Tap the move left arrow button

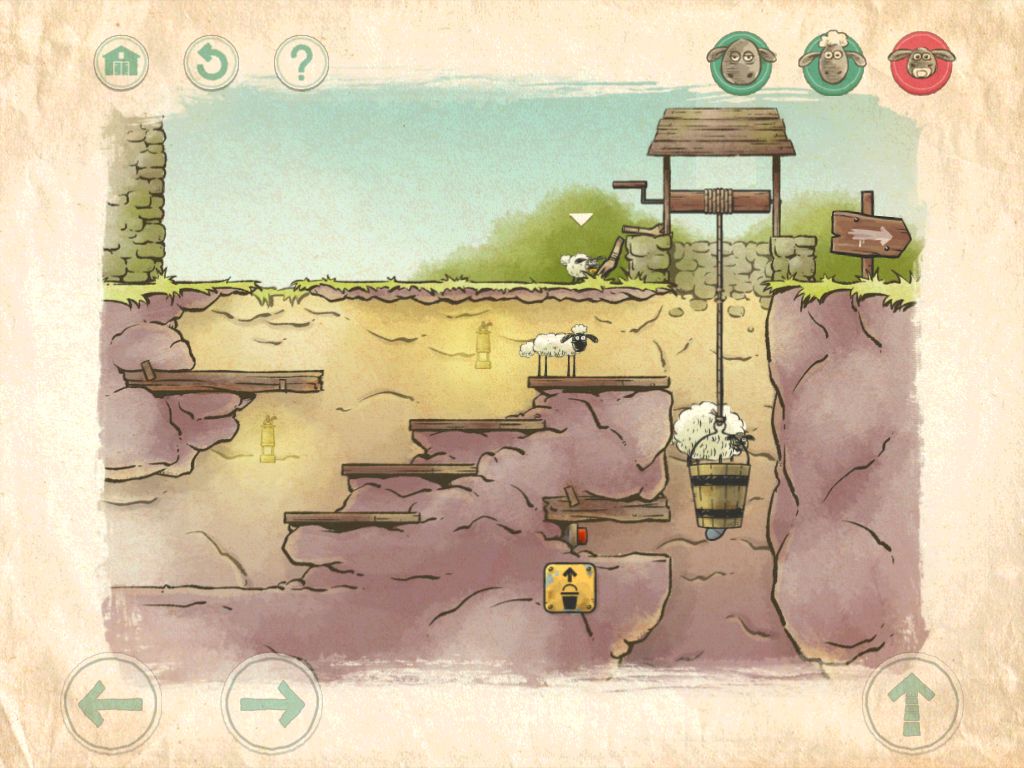[x=111, y=703]
